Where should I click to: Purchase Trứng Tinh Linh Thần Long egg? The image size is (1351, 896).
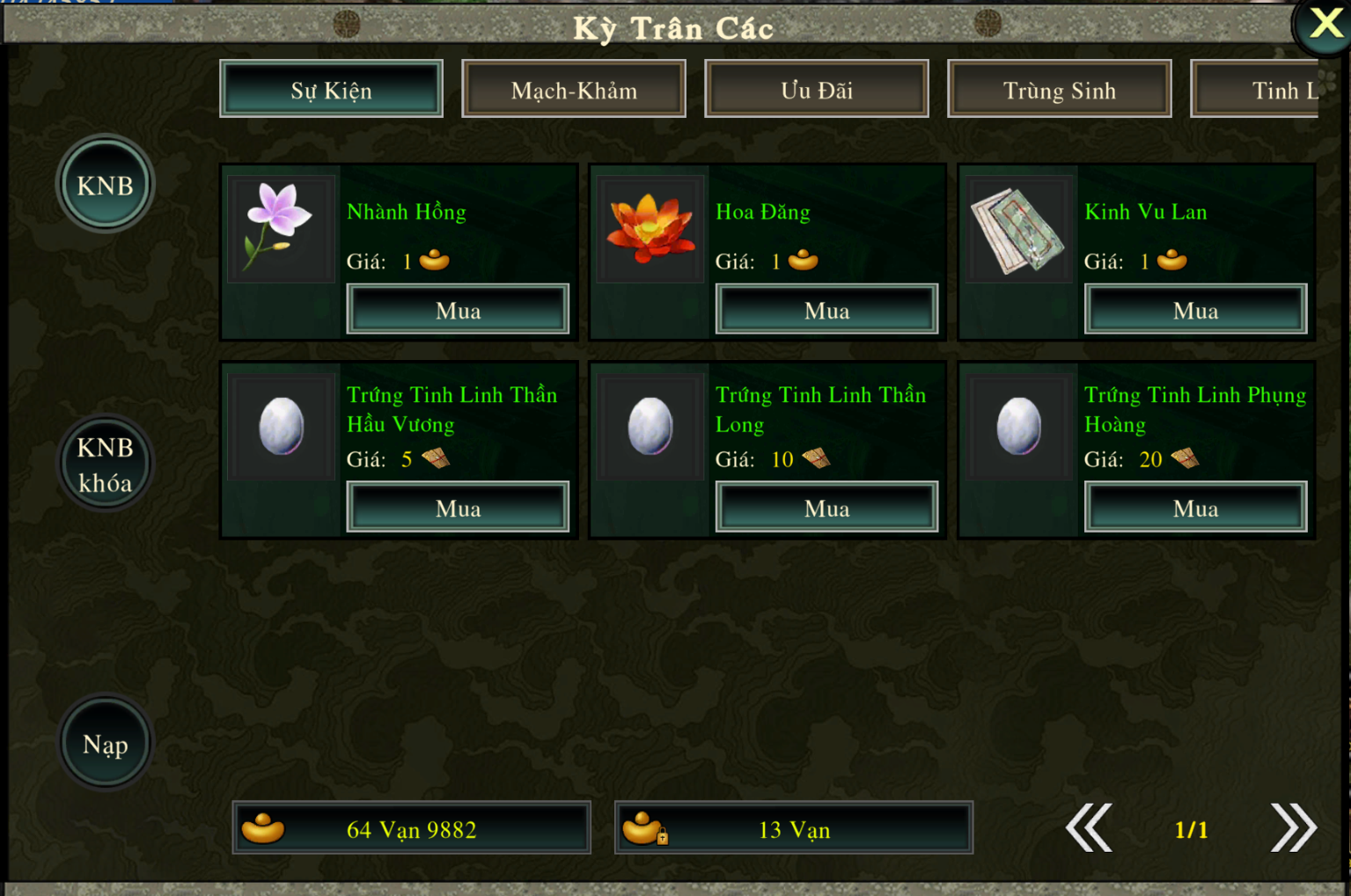click(826, 508)
